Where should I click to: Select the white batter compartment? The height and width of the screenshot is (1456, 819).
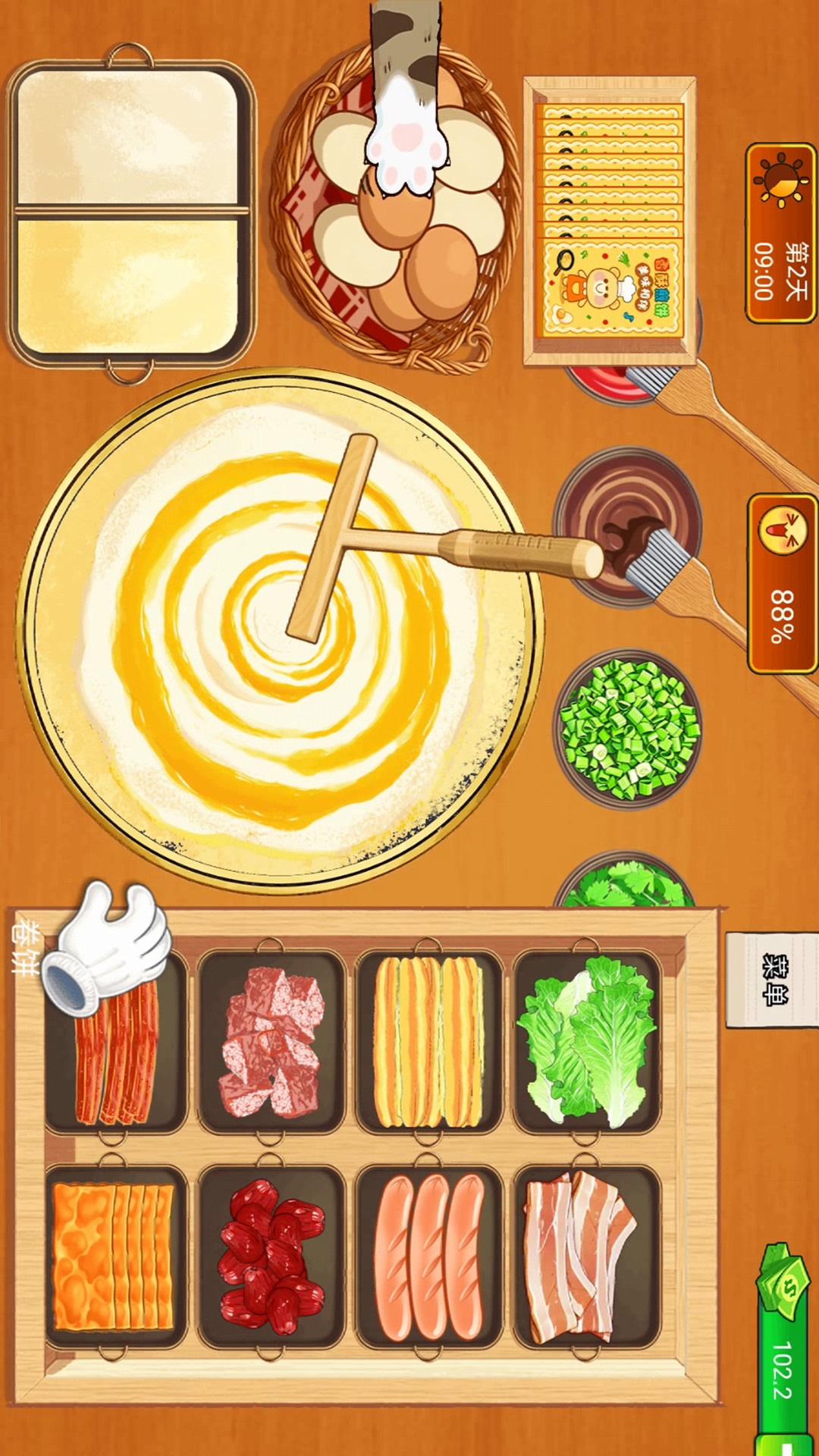pos(127,138)
